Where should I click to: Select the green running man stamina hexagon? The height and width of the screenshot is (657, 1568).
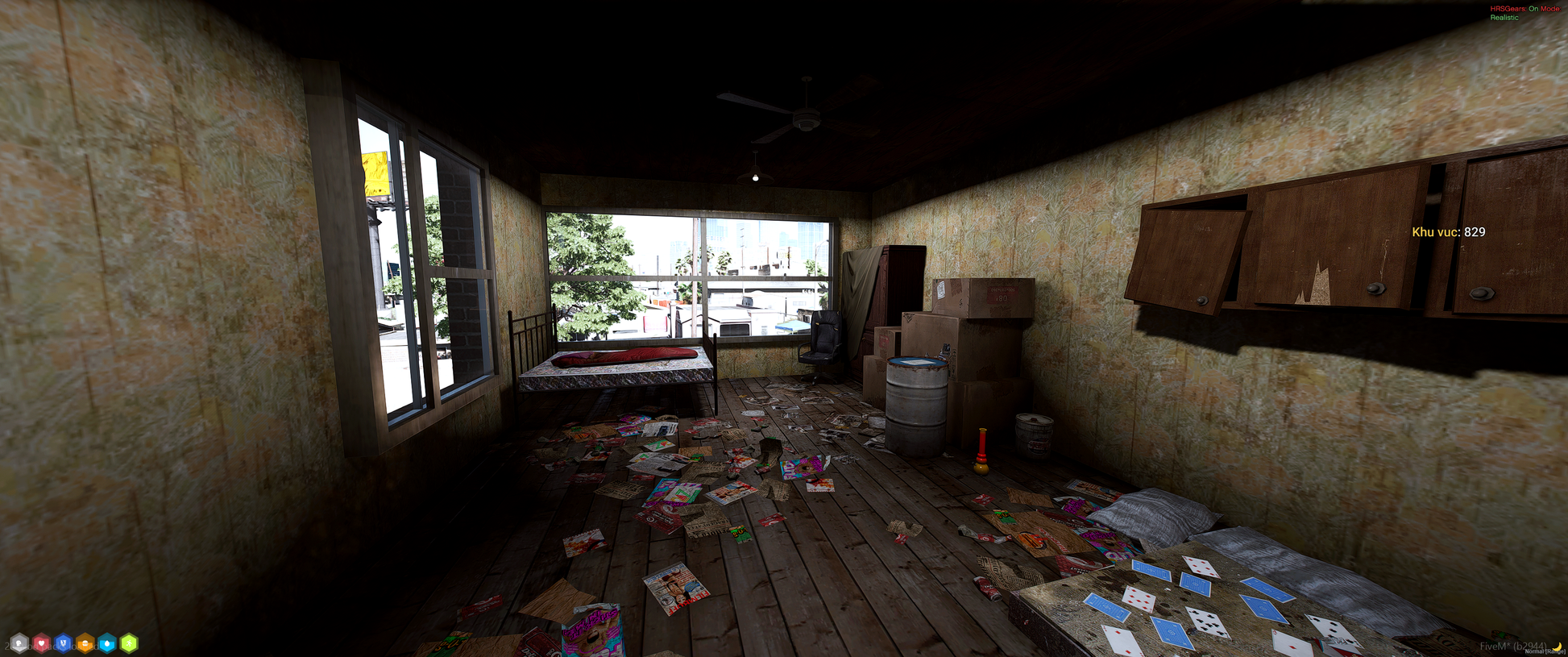coord(129,643)
